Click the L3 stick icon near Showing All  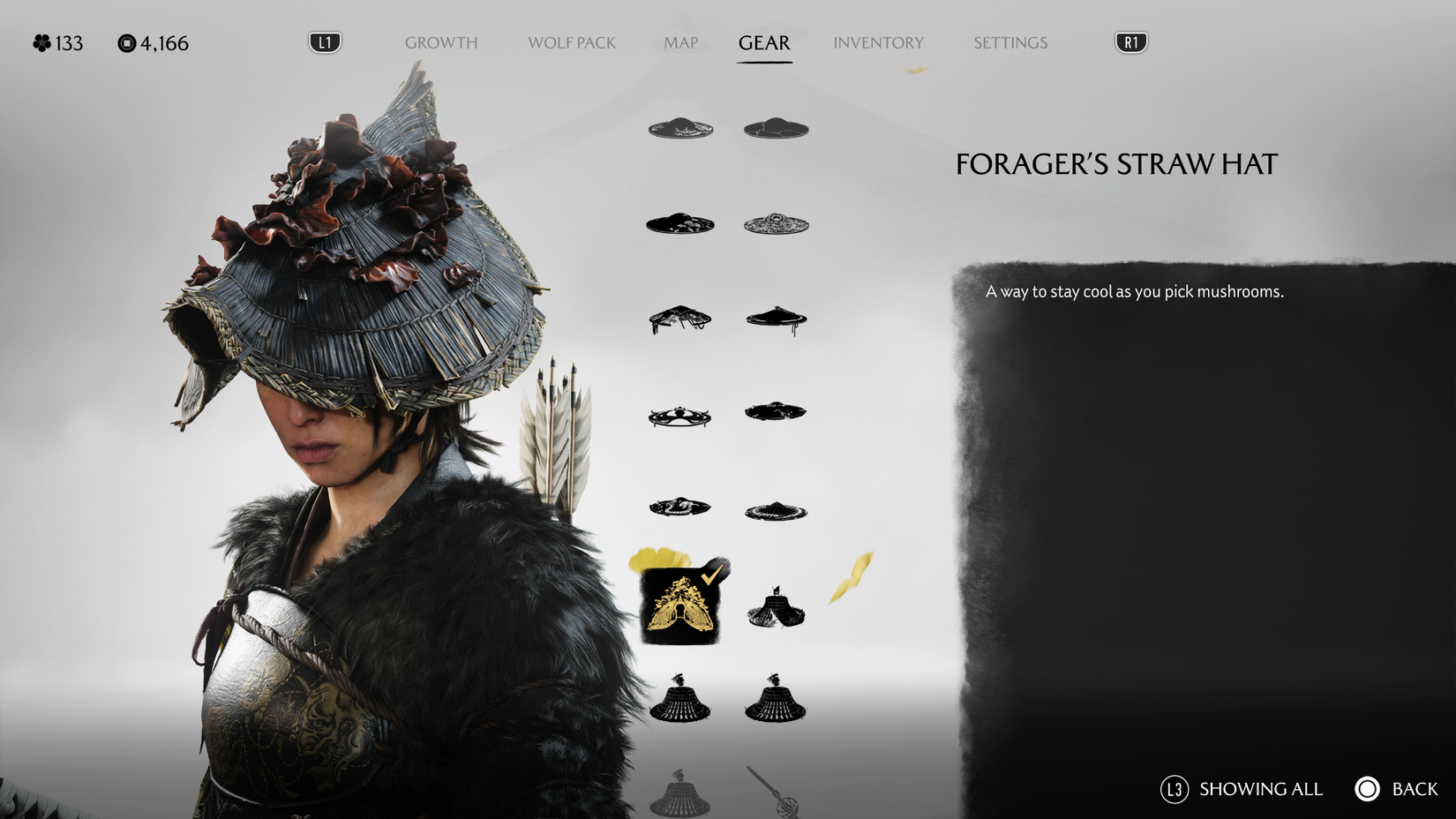(x=1175, y=789)
